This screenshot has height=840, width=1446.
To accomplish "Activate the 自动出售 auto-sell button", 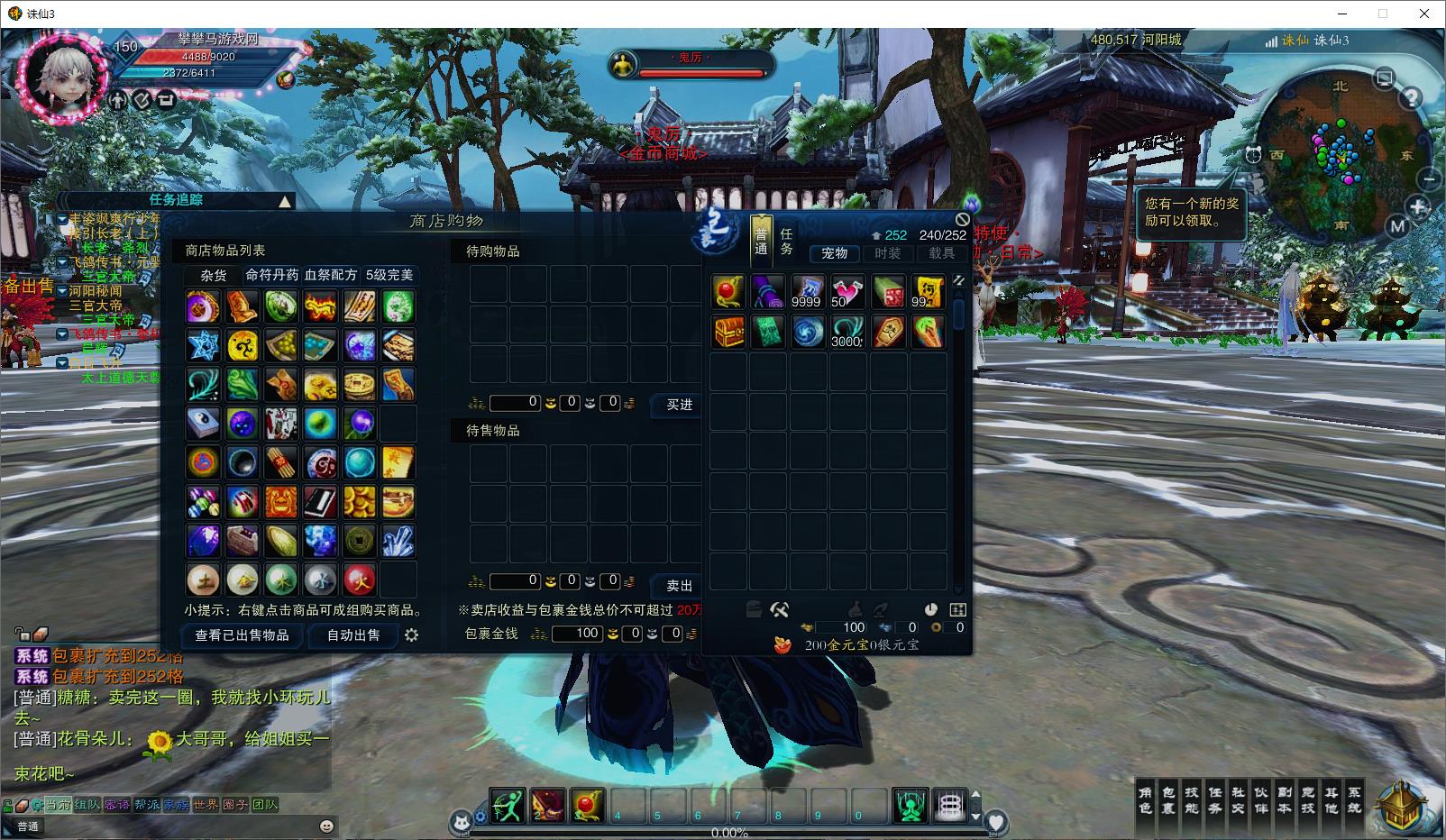I will (x=353, y=635).
